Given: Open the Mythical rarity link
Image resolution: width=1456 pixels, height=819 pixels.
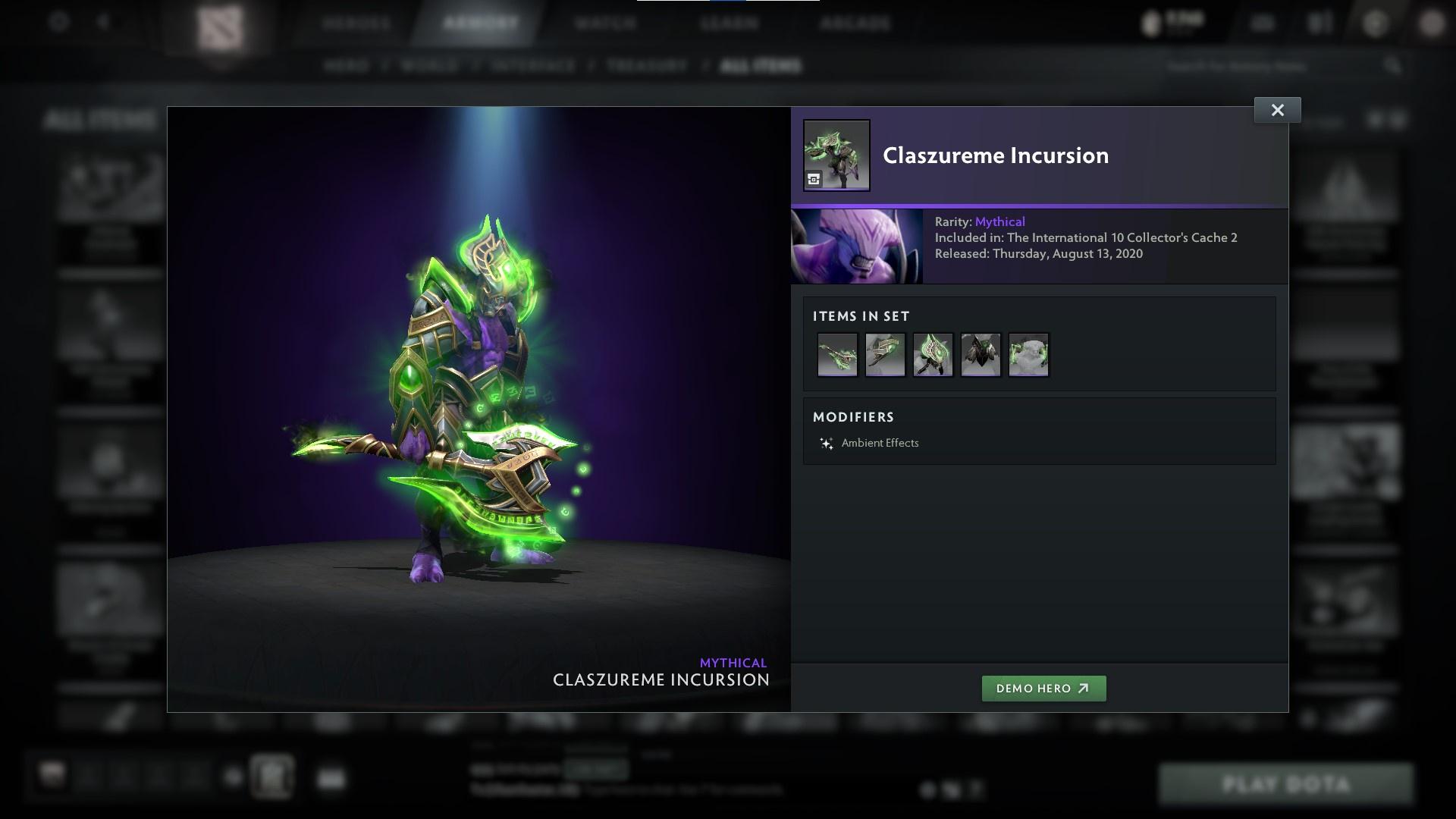Looking at the screenshot, I should click(999, 221).
